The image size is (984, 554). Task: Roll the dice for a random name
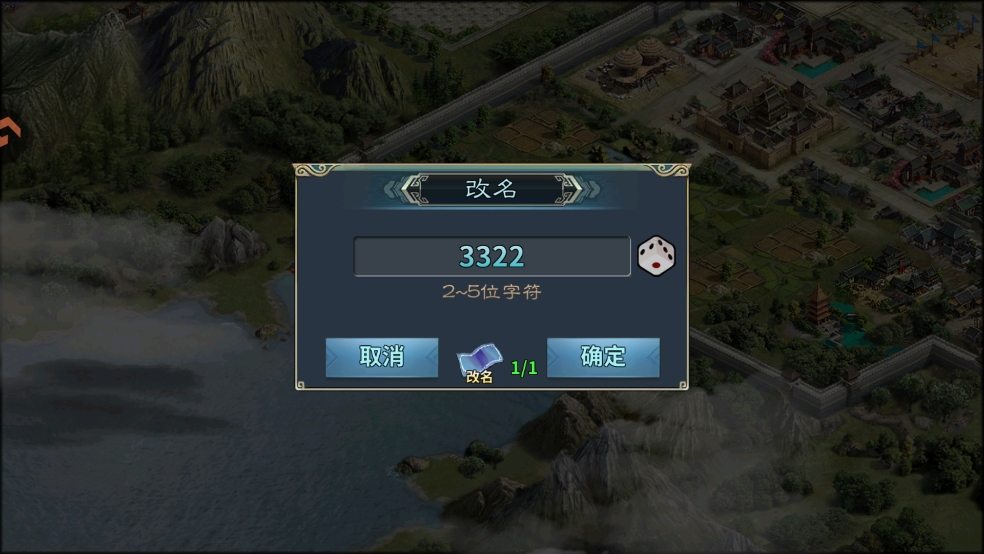tap(656, 256)
